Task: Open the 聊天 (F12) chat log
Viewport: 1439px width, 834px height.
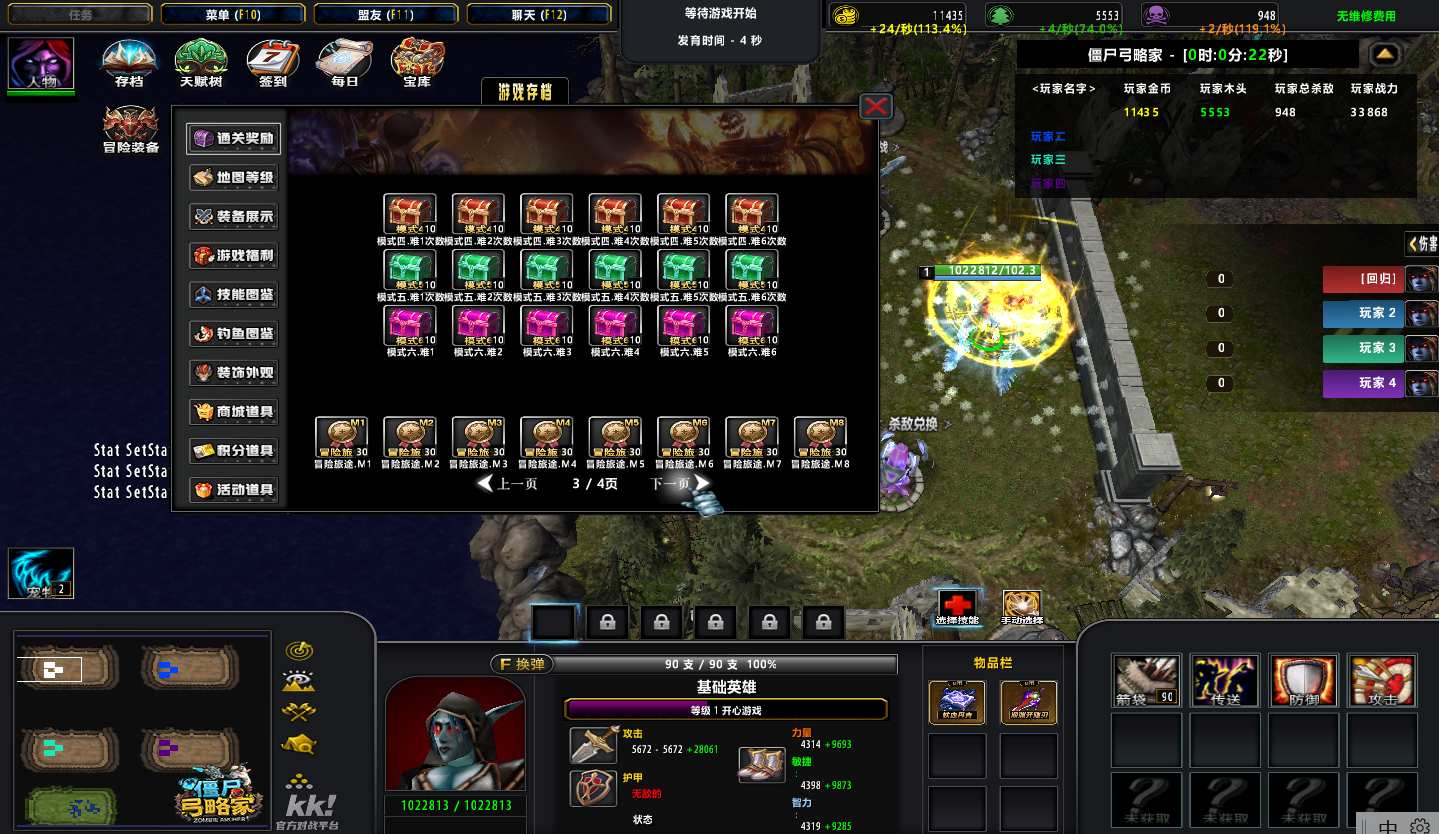Action: tap(539, 14)
